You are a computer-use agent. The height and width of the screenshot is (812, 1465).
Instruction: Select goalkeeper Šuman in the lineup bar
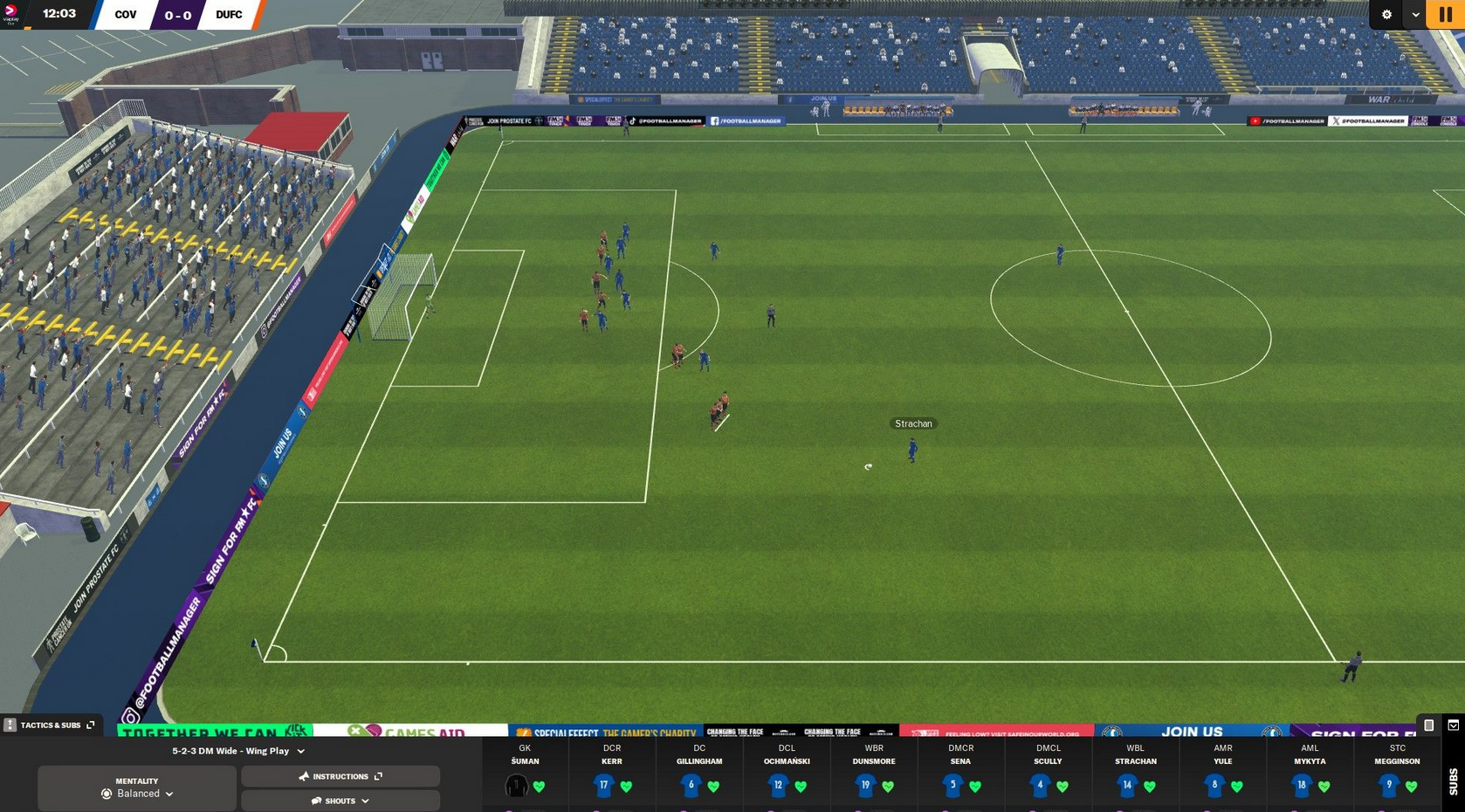[518, 785]
